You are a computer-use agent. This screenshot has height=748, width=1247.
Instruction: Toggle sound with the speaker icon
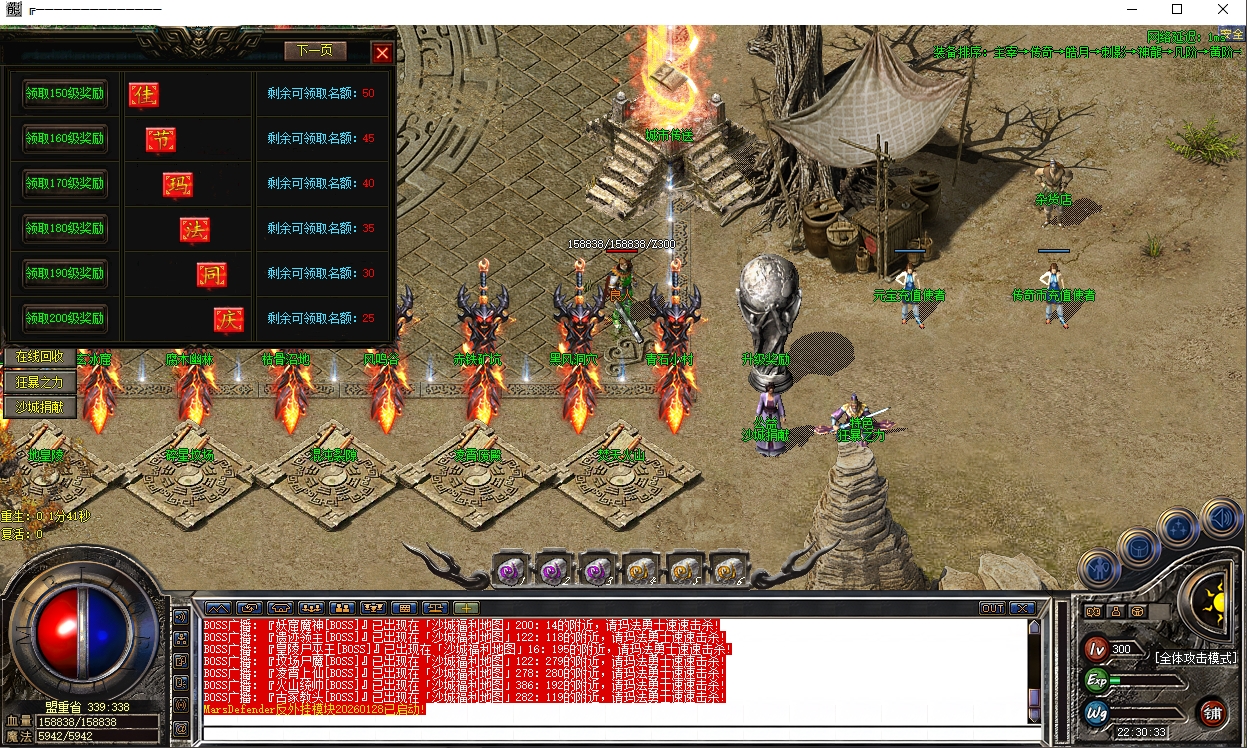(x=1221, y=519)
